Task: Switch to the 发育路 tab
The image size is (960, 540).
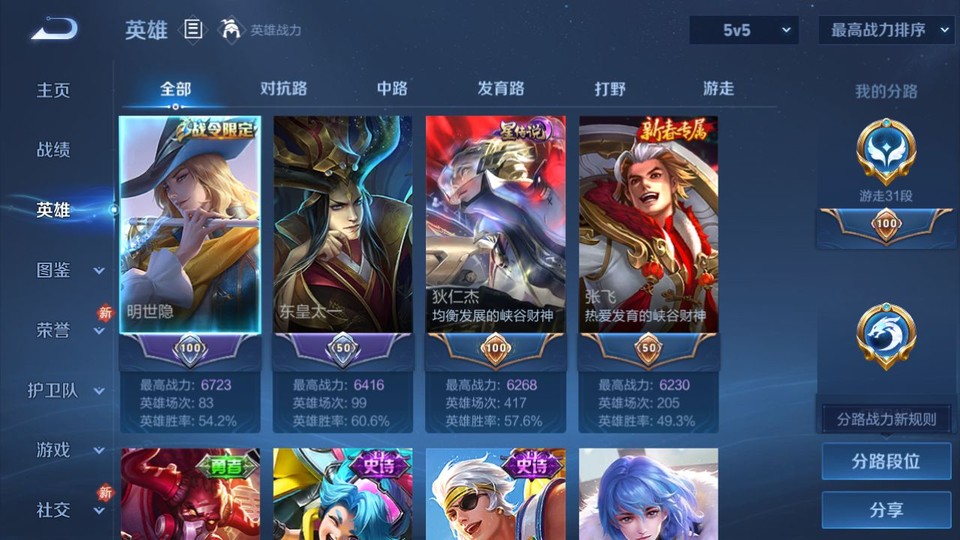Action: coord(501,88)
